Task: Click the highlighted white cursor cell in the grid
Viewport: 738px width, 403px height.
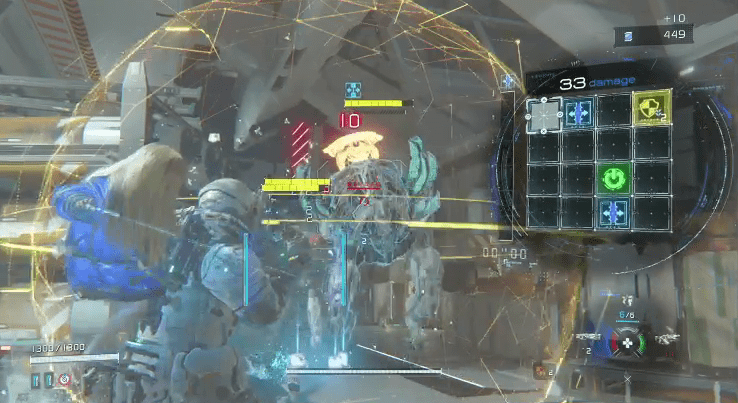Action: tap(544, 115)
